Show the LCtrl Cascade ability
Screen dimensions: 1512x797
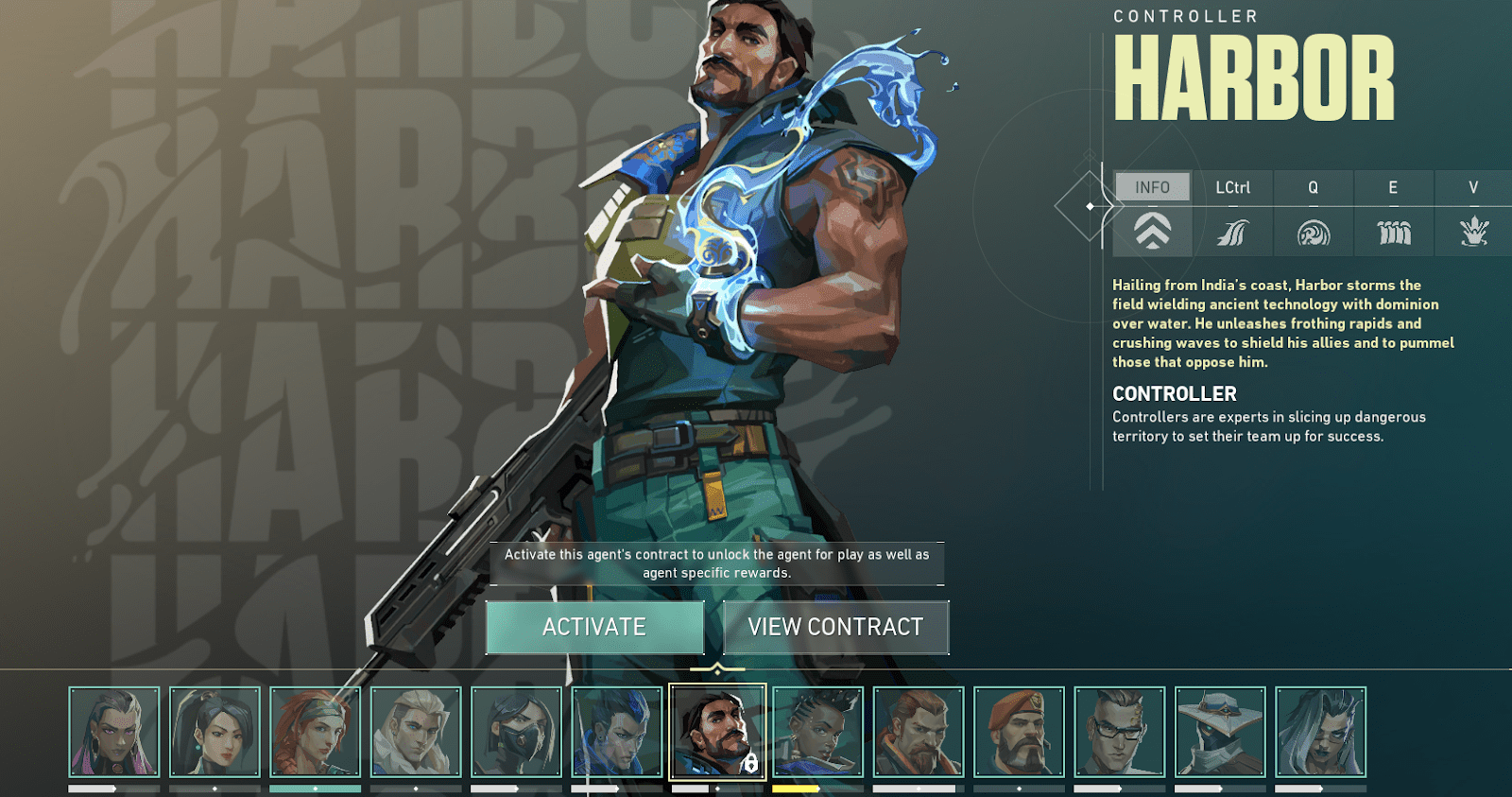click(1232, 214)
